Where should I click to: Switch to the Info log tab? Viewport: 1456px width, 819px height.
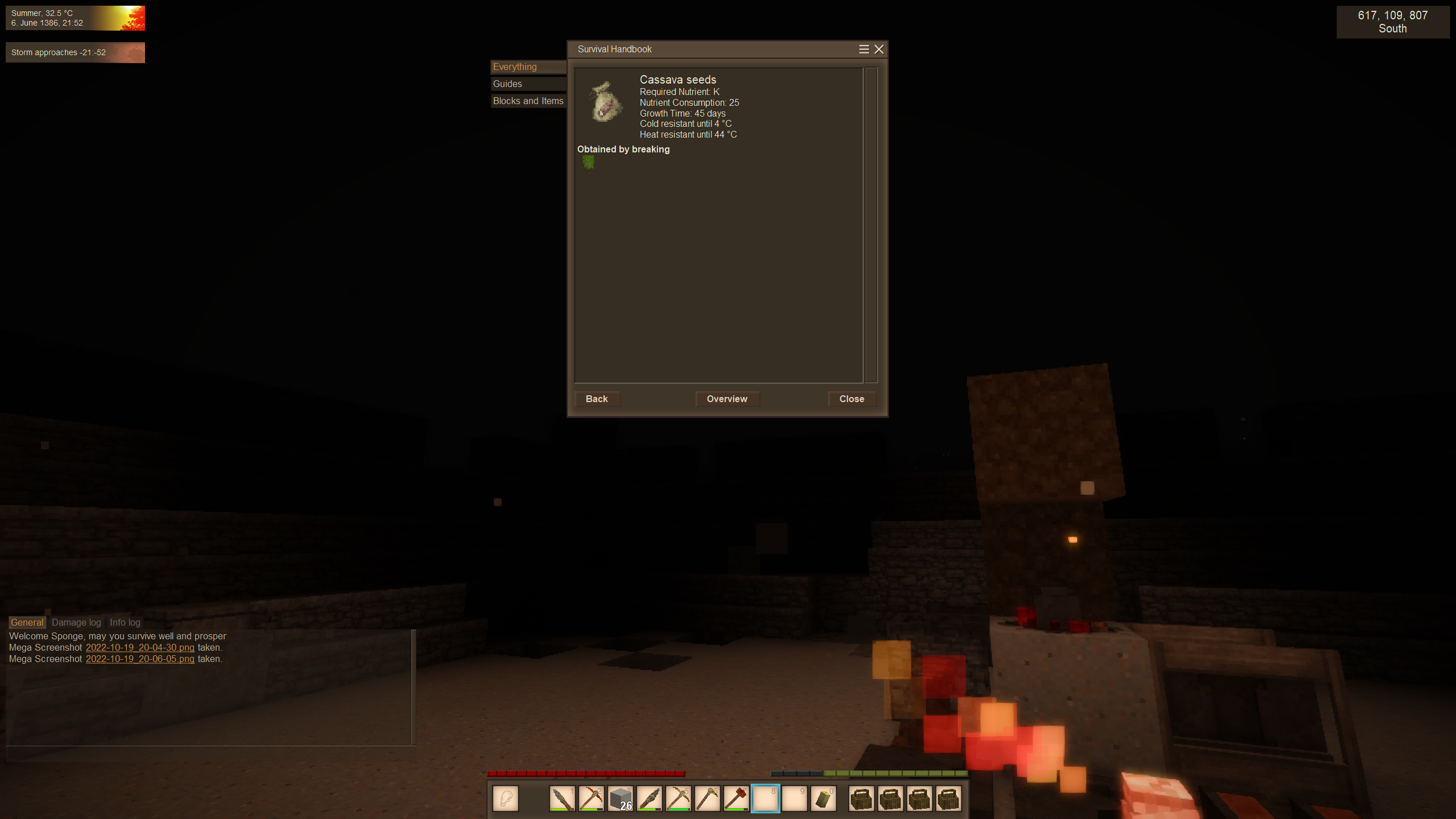click(125, 623)
